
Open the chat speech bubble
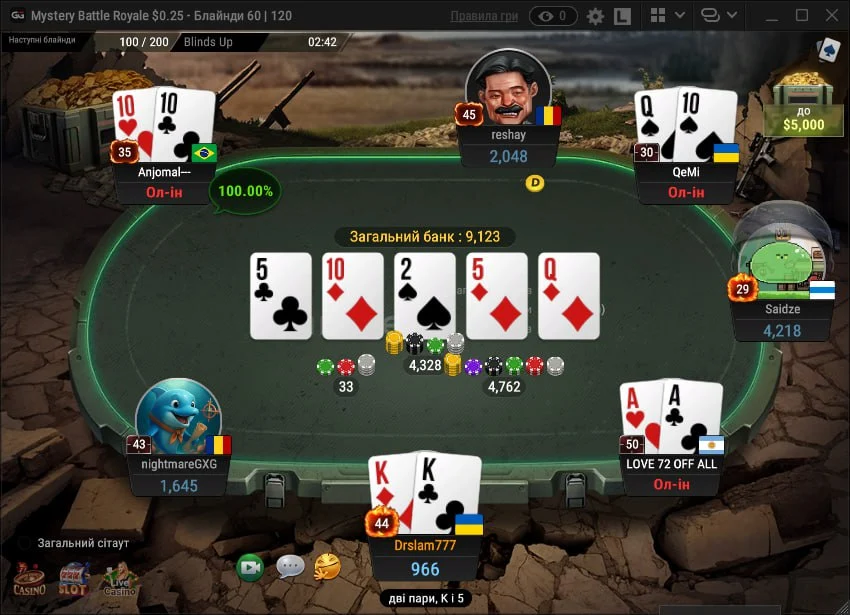(x=290, y=567)
